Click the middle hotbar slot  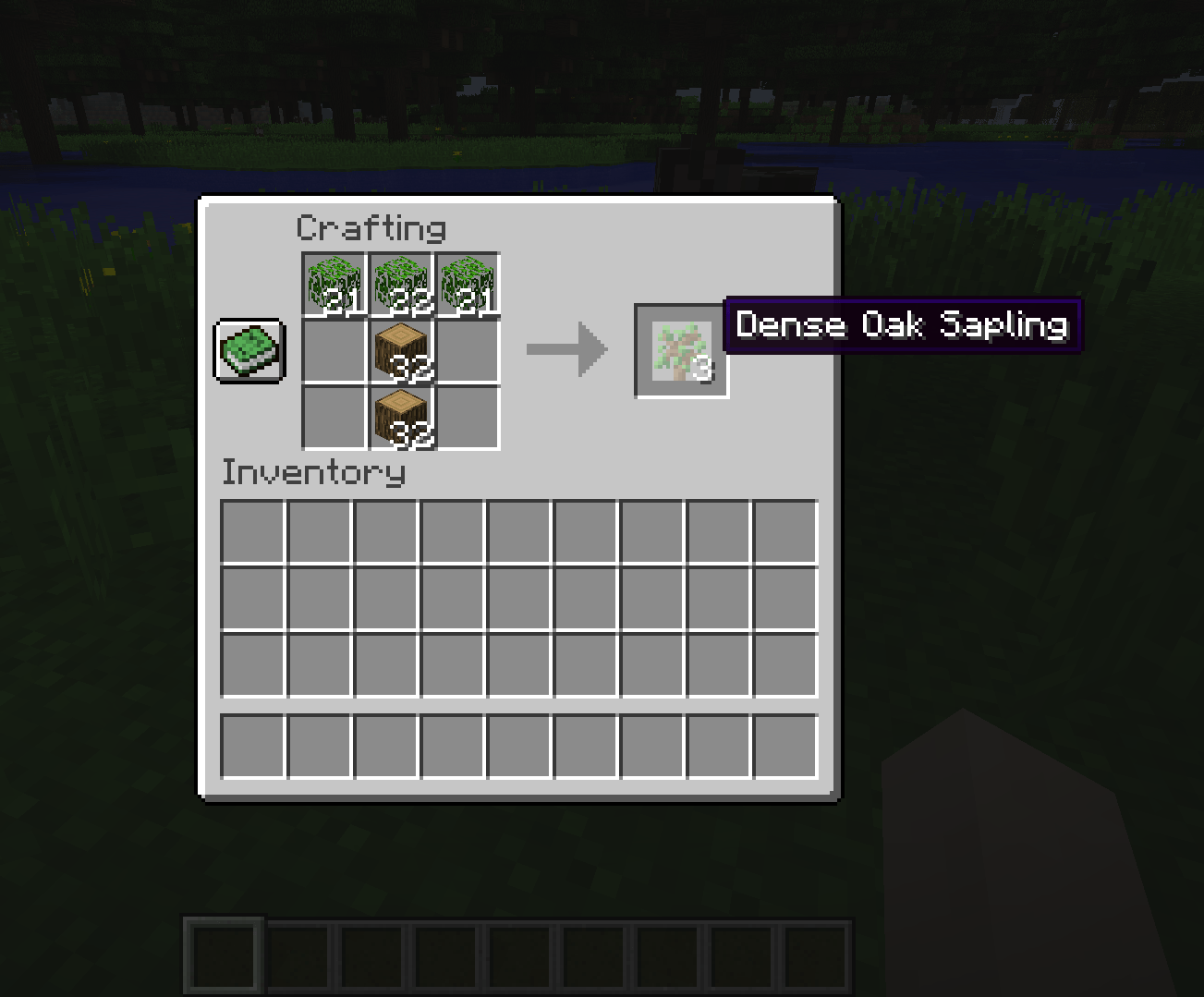517,956
